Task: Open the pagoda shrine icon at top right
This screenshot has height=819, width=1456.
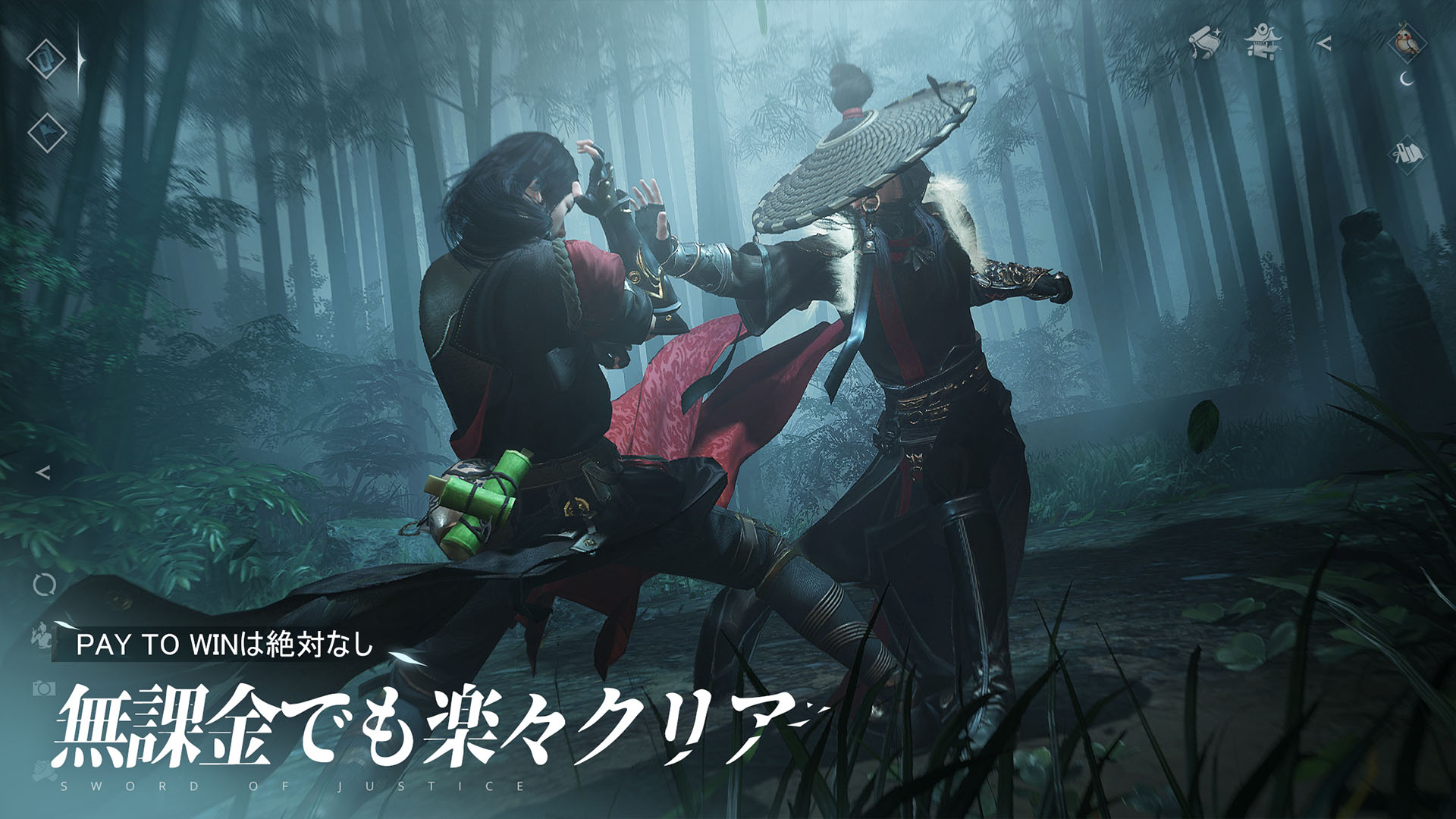Action: pos(1263,44)
